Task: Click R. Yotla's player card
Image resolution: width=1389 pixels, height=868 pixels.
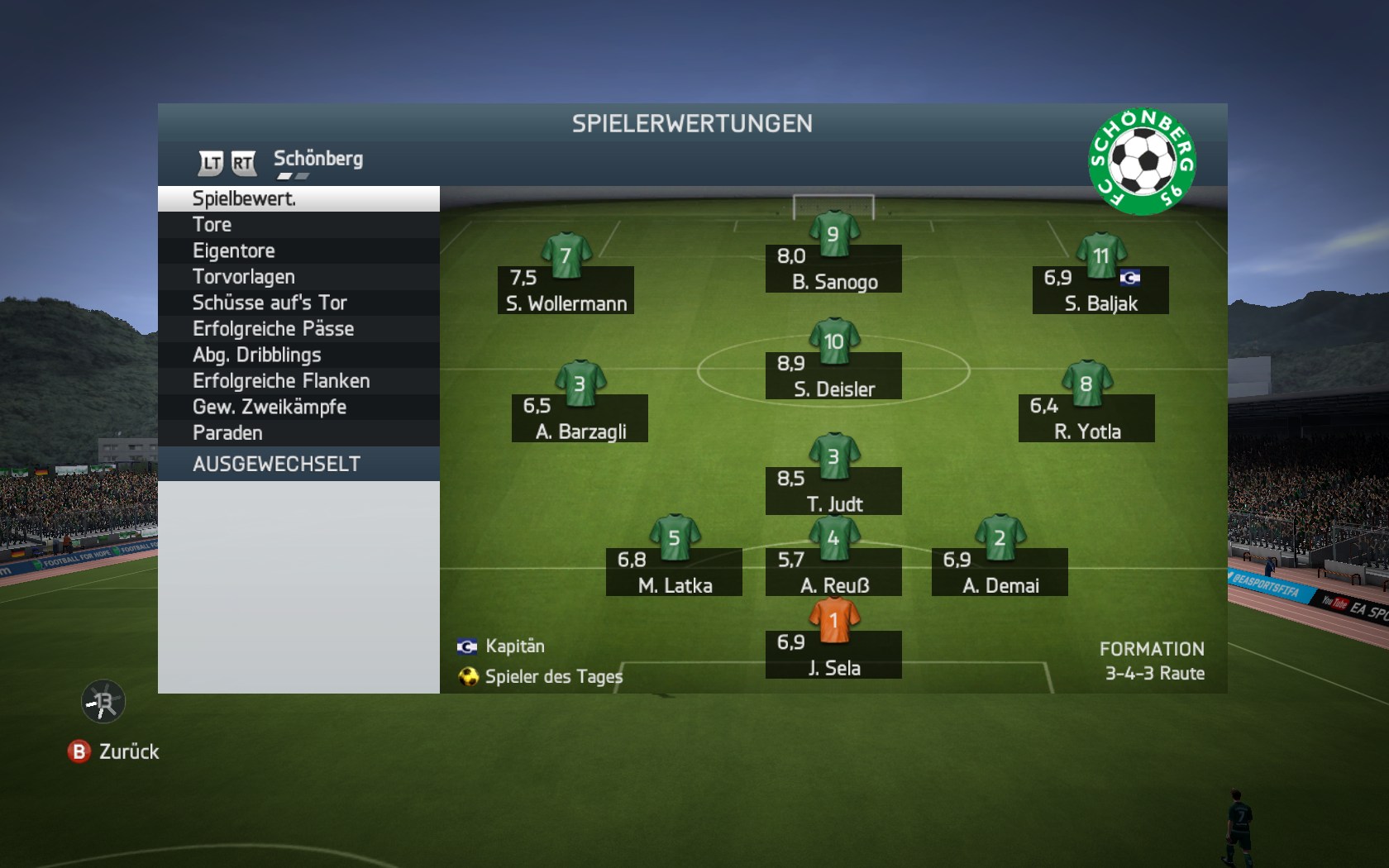Action: click(x=1086, y=418)
